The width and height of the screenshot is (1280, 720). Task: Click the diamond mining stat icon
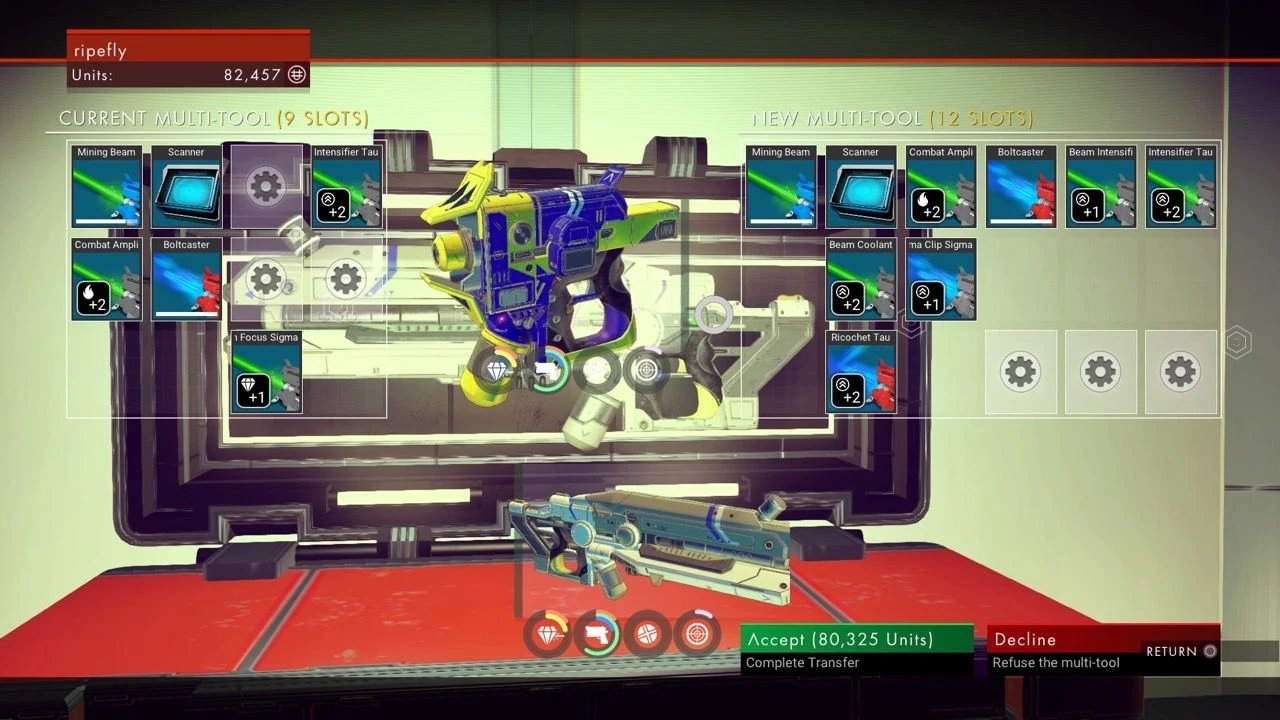click(x=548, y=632)
